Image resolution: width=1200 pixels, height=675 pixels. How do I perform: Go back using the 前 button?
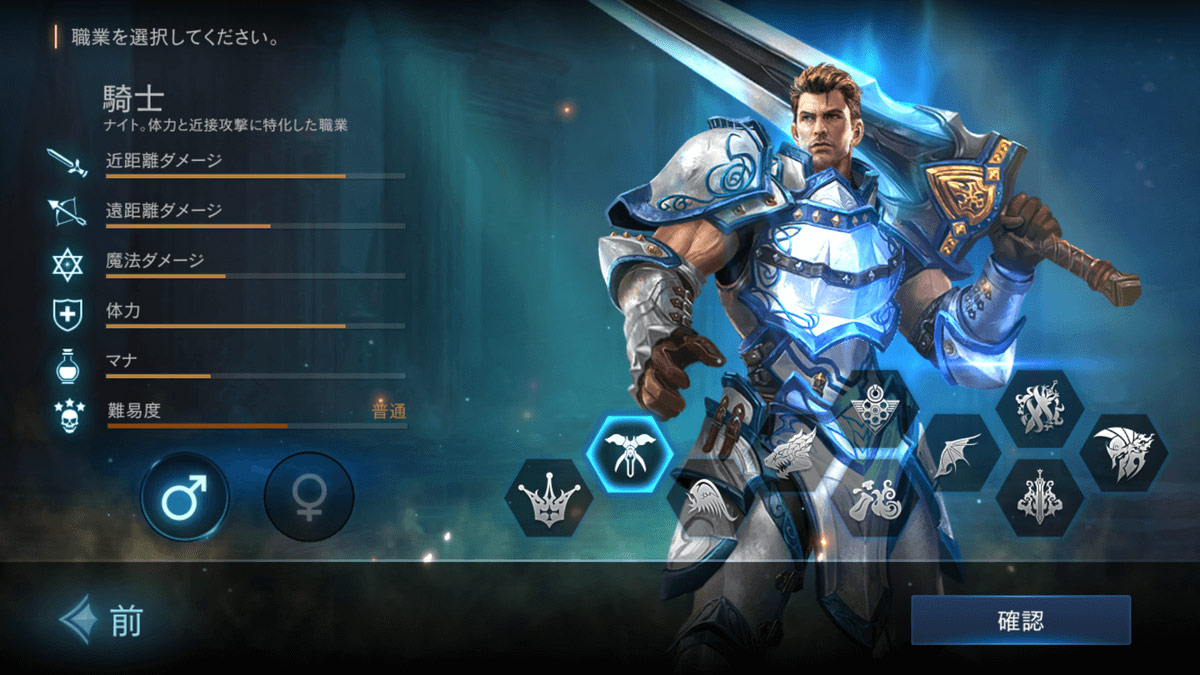102,622
